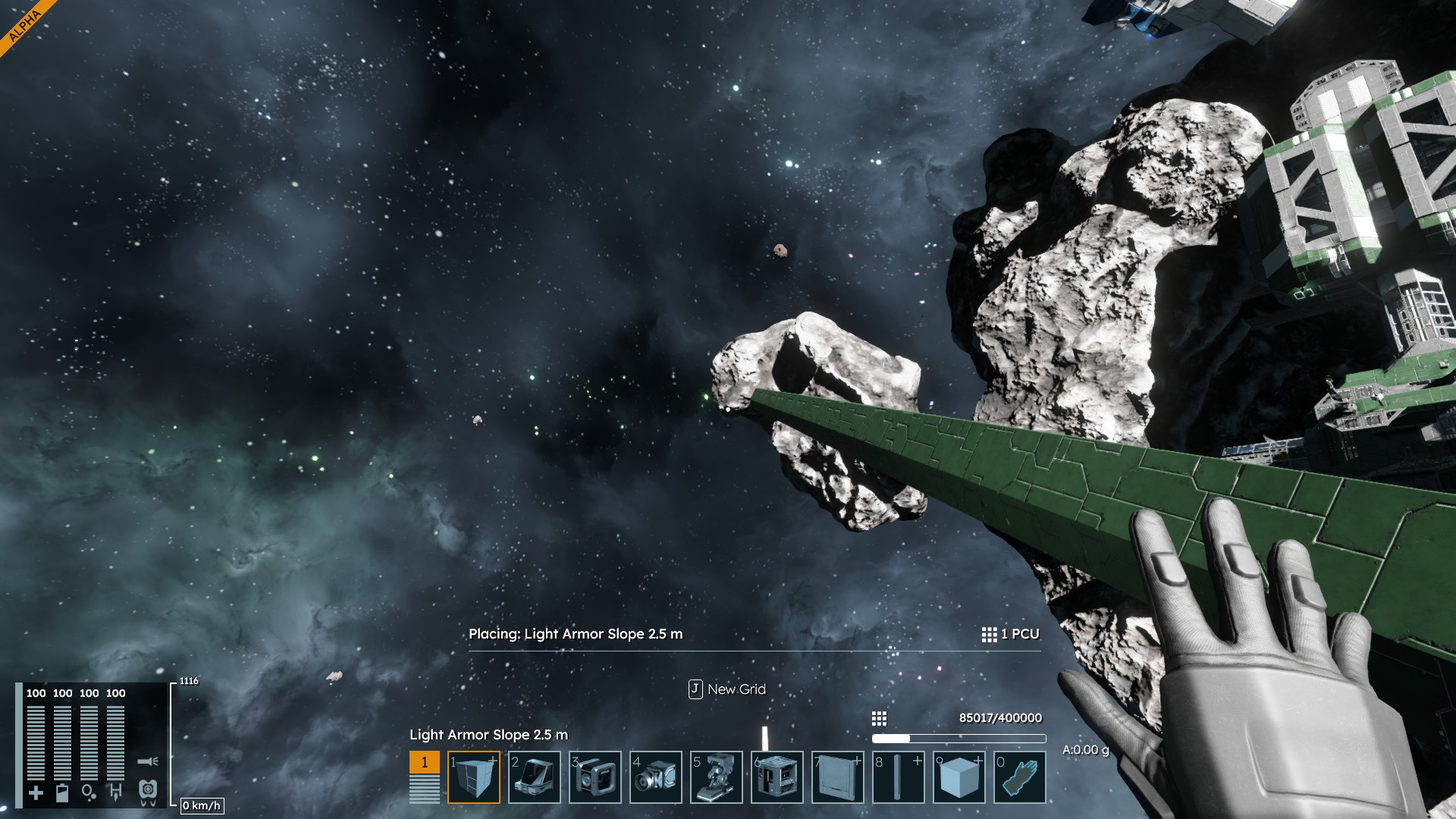Choose the cube-shaped machine block in slot 6
This screenshot has width=1456, height=819.
click(x=777, y=777)
